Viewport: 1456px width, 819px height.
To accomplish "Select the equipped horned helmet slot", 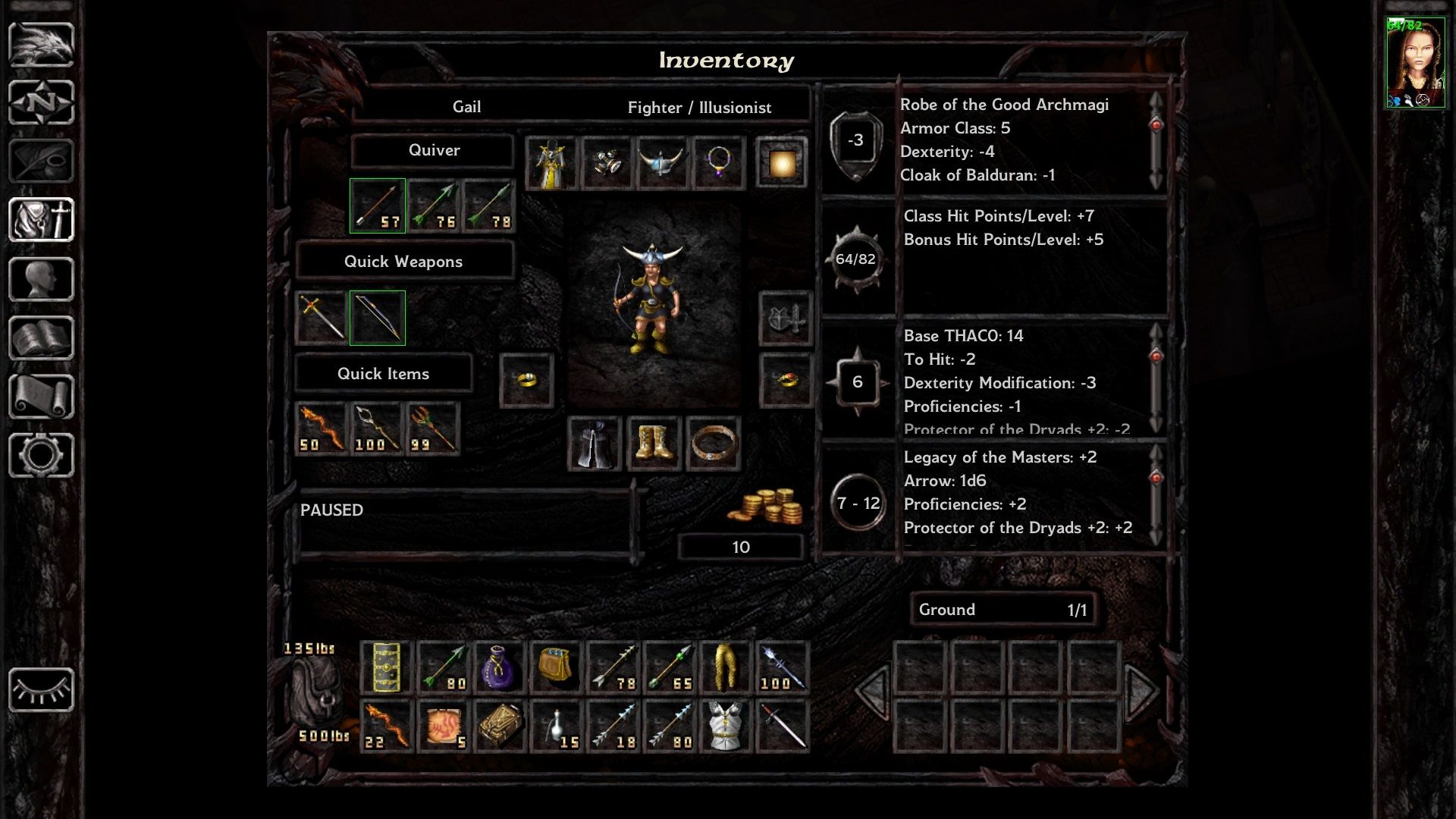I will [662, 163].
